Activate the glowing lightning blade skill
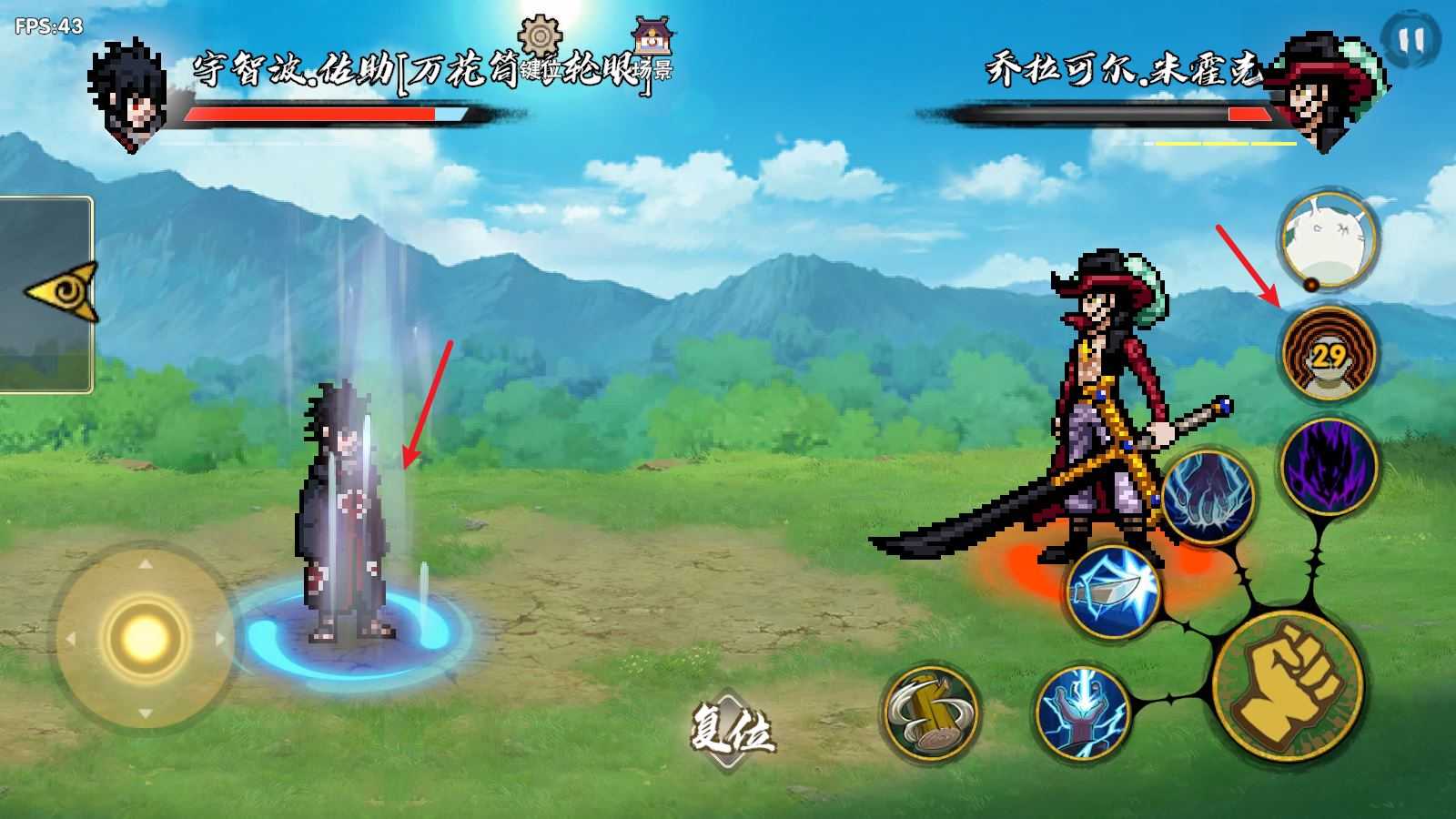Viewport: 1456px width, 819px height. point(1113,591)
